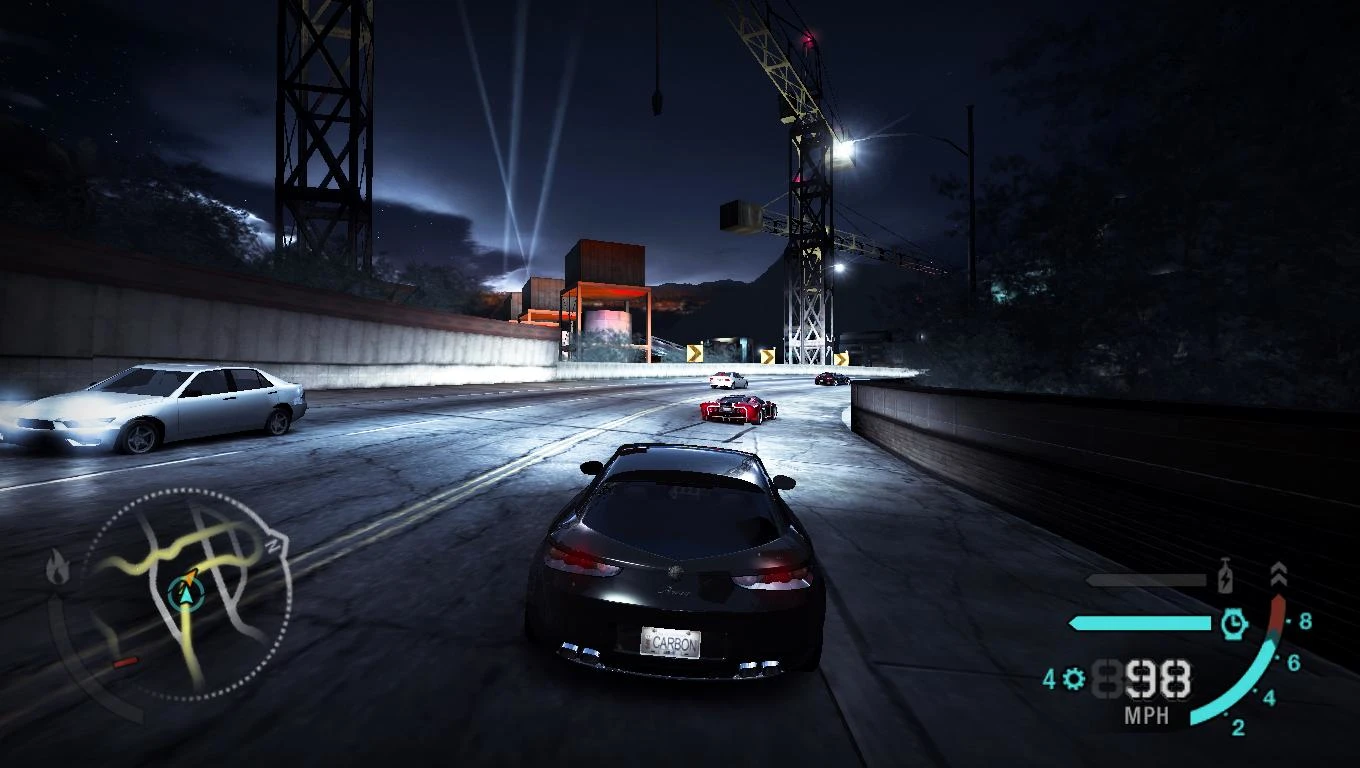Click the redline zone on the RPM gauge
Viewport: 1360px width, 768px height.
point(1277,612)
